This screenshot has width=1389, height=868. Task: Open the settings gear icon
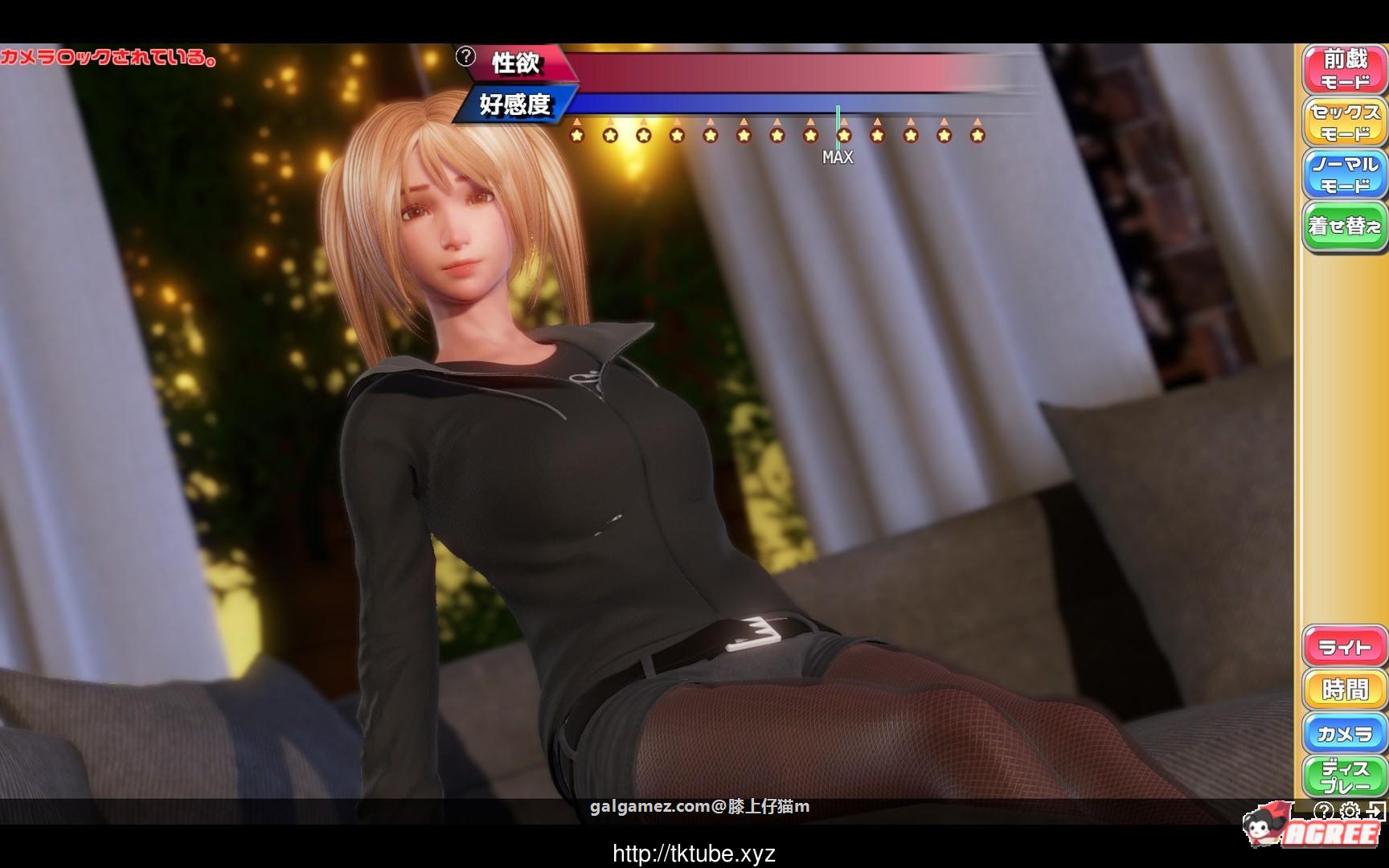point(1349,811)
